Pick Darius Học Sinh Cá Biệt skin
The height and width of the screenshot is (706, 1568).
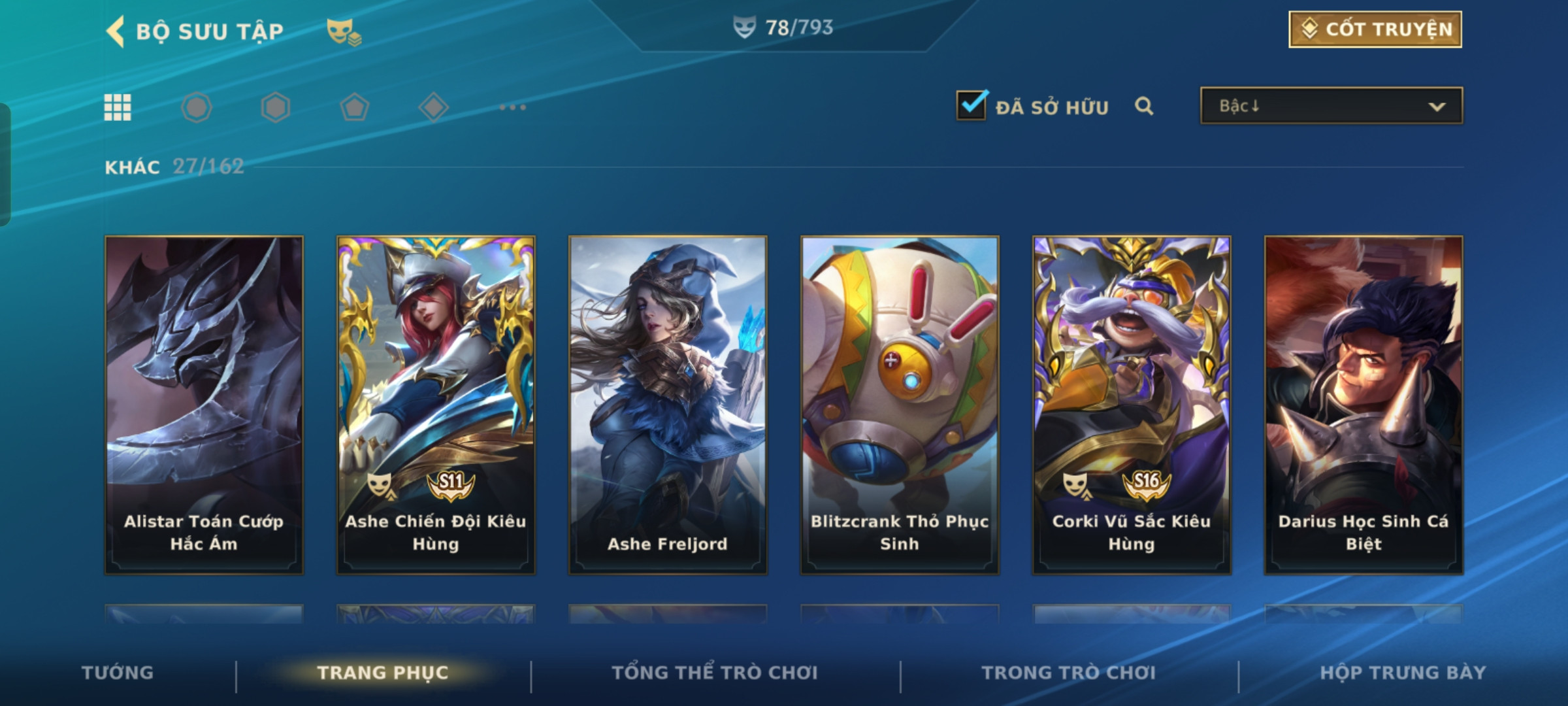pos(1364,405)
